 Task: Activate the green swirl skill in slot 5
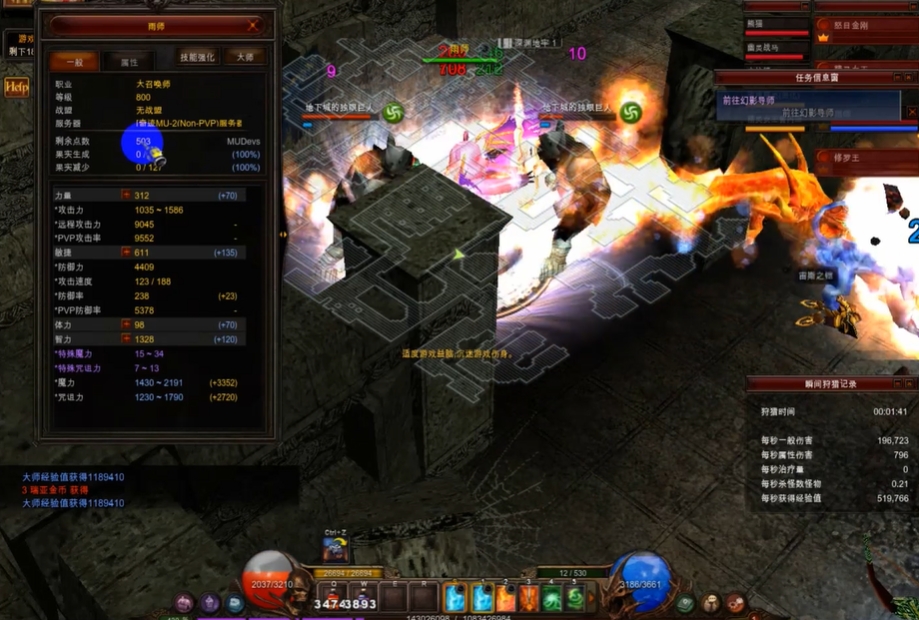click(x=577, y=598)
